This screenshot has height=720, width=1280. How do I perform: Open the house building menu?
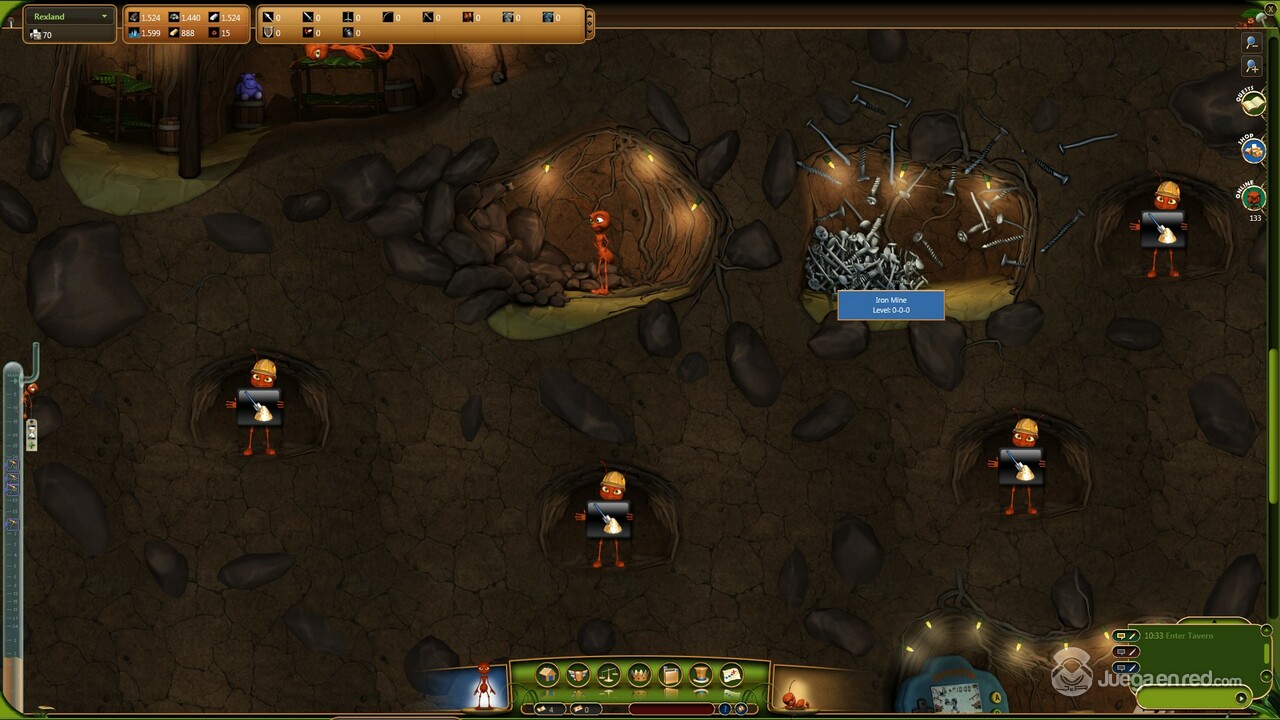click(x=546, y=676)
